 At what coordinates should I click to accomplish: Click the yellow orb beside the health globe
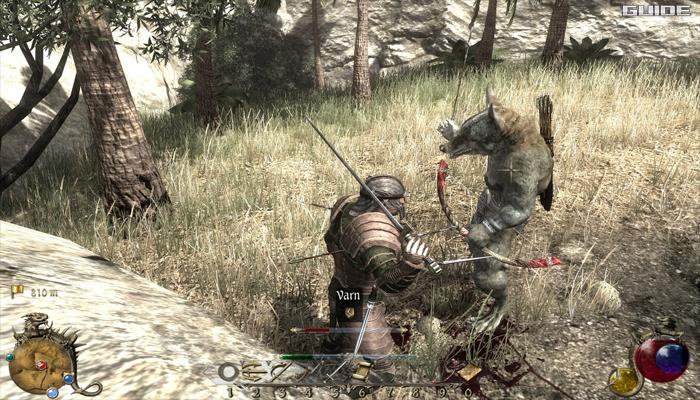point(626,379)
